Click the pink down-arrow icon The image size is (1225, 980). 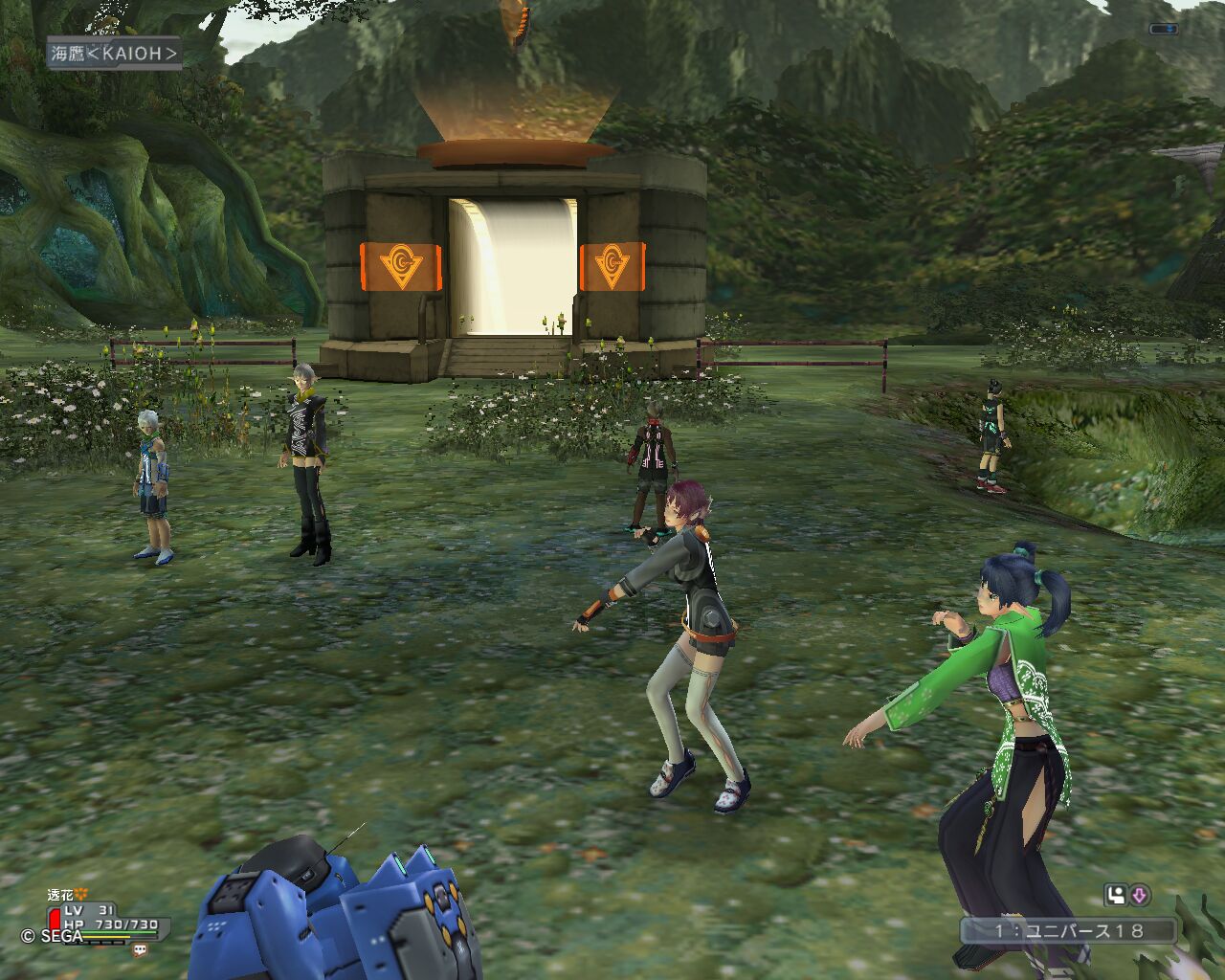point(1139,896)
